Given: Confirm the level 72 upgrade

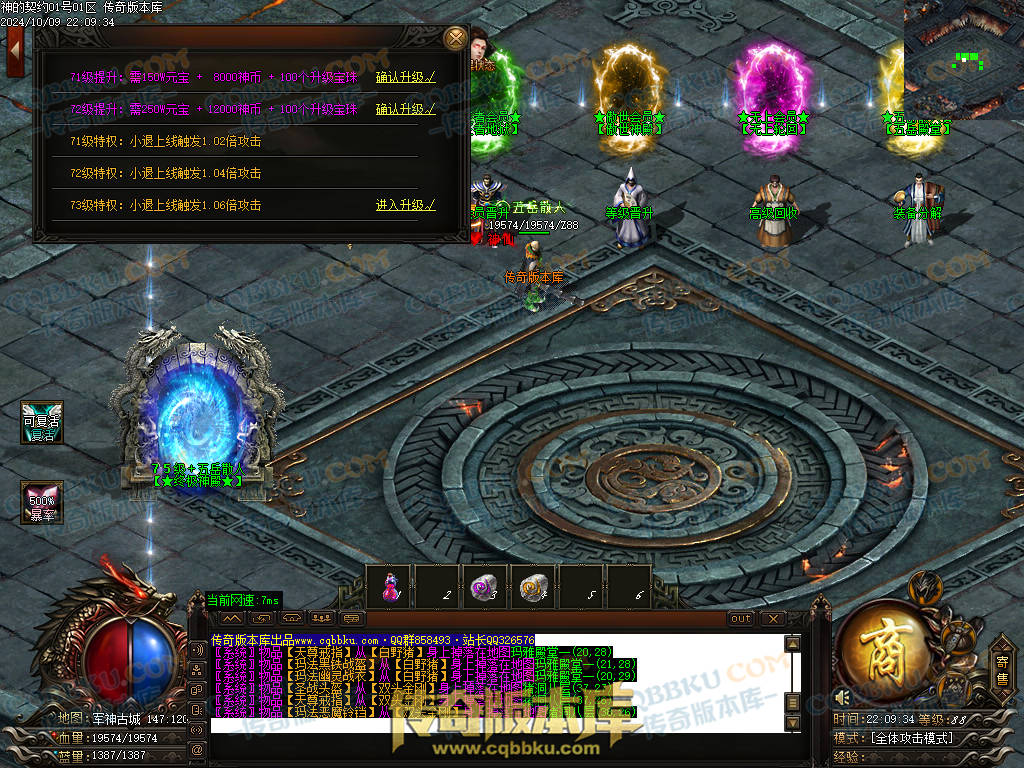Looking at the screenshot, I should [405, 109].
